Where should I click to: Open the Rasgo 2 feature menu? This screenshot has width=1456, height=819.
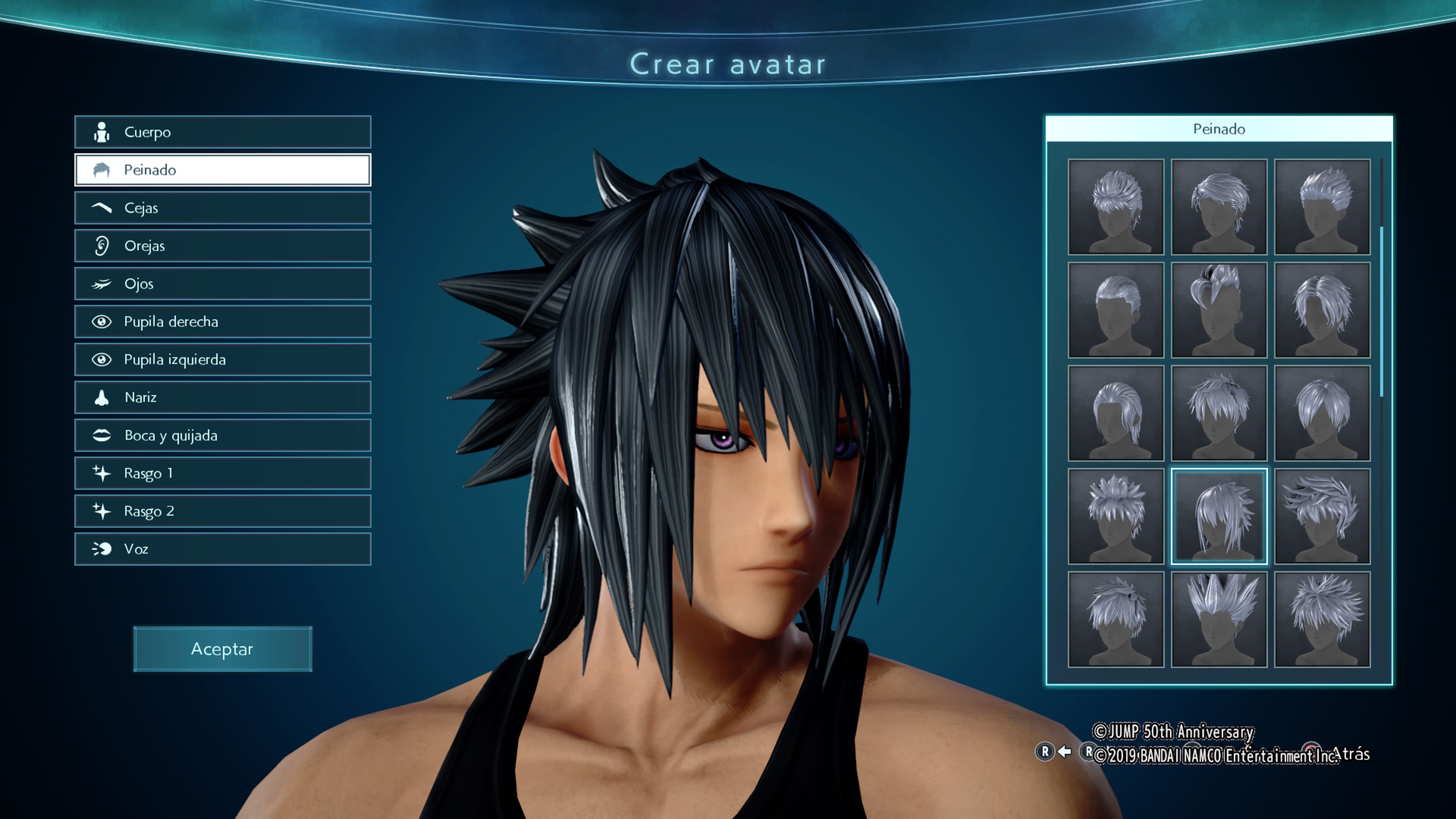[x=223, y=511]
